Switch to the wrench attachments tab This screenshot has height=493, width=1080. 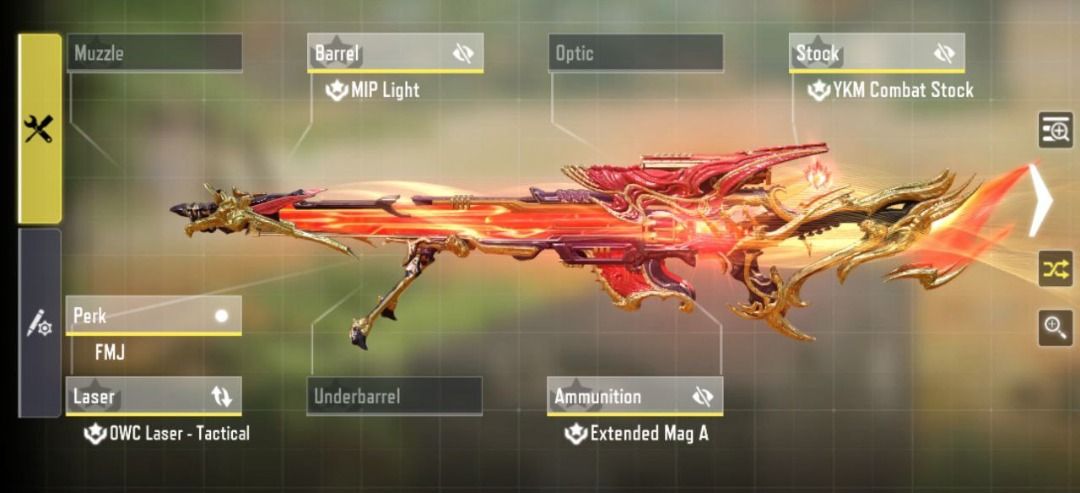point(39,128)
